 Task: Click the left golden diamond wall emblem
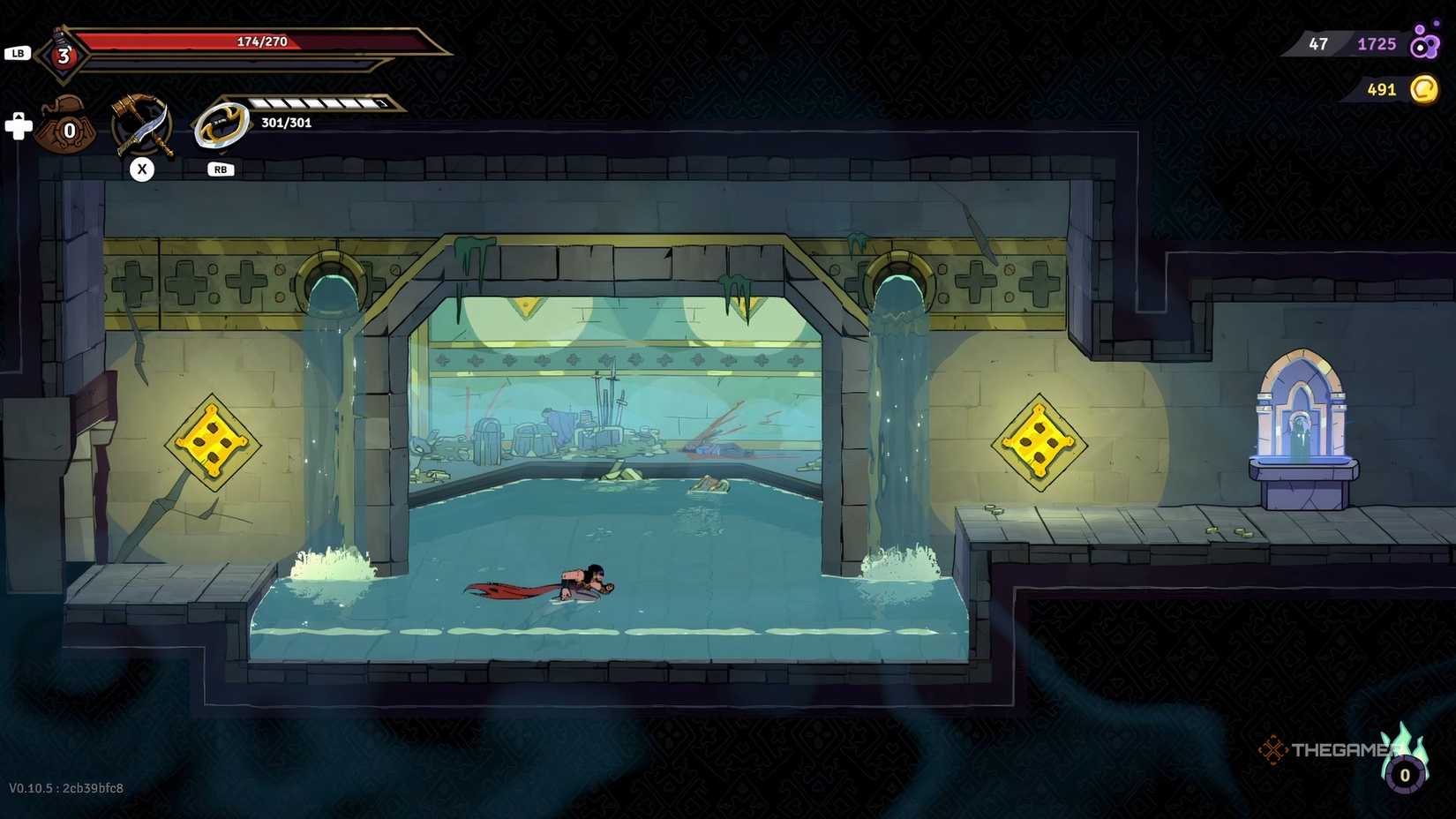point(212,441)
